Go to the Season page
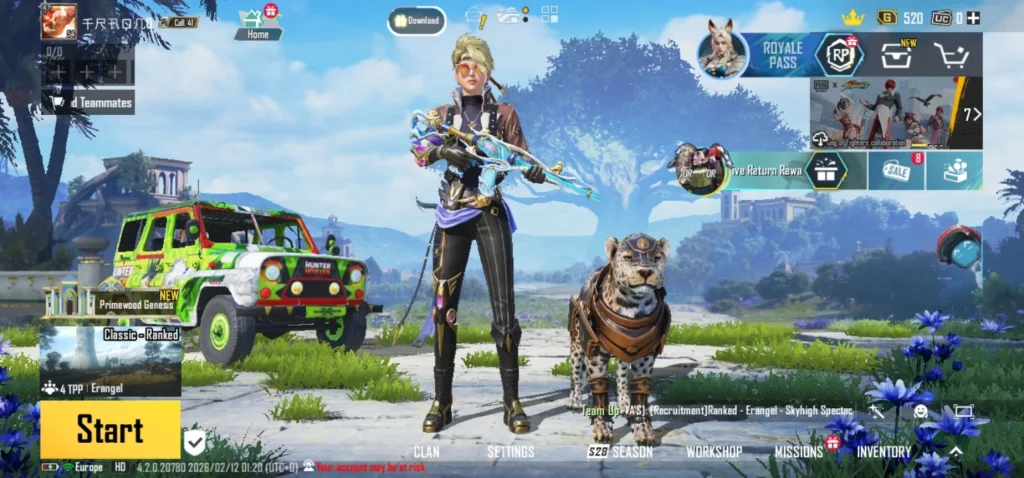Screen dimensions: 1024x478 [x=620, y=452]
